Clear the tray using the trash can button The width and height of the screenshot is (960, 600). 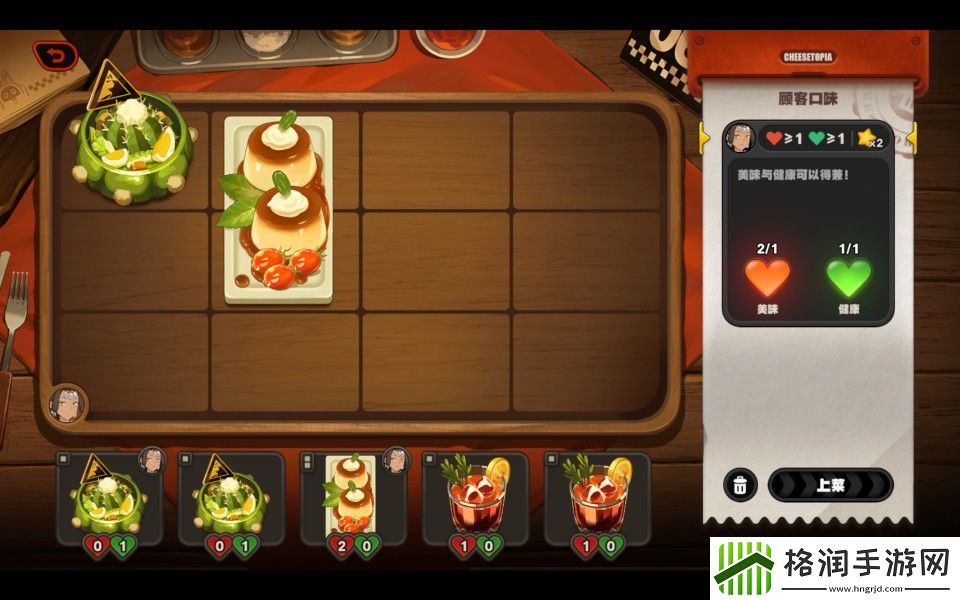(740, 485)
